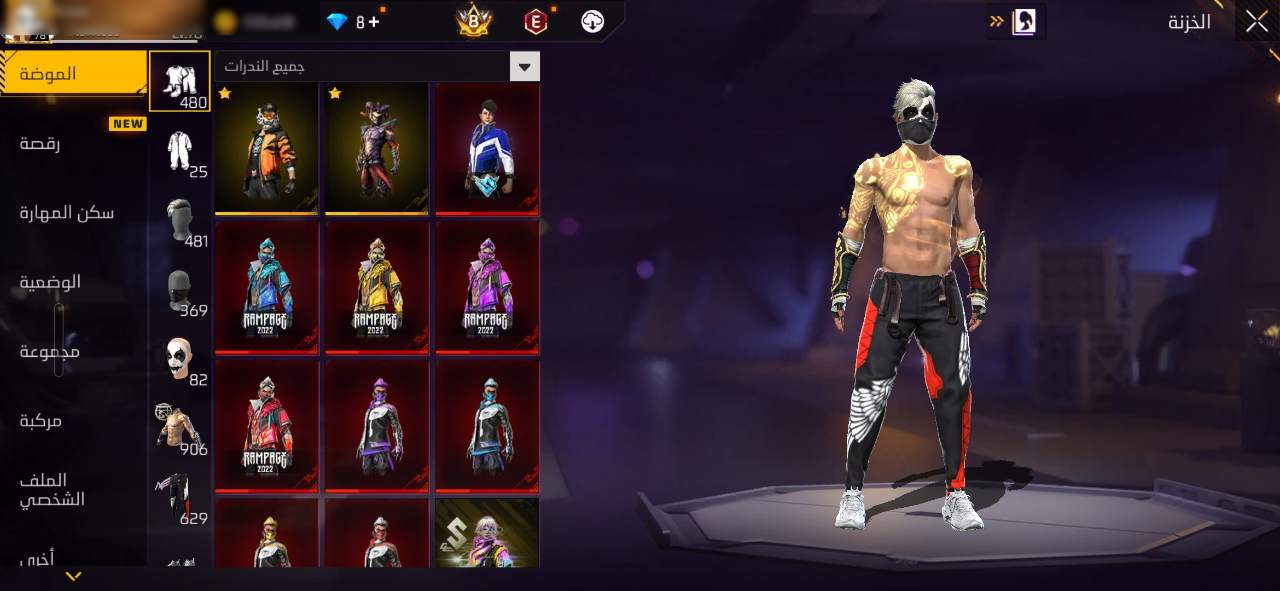Choose the blue and white jacket outfit
Image resolution: width=1280 pixels, height=591 pixels.
point(488,148)
